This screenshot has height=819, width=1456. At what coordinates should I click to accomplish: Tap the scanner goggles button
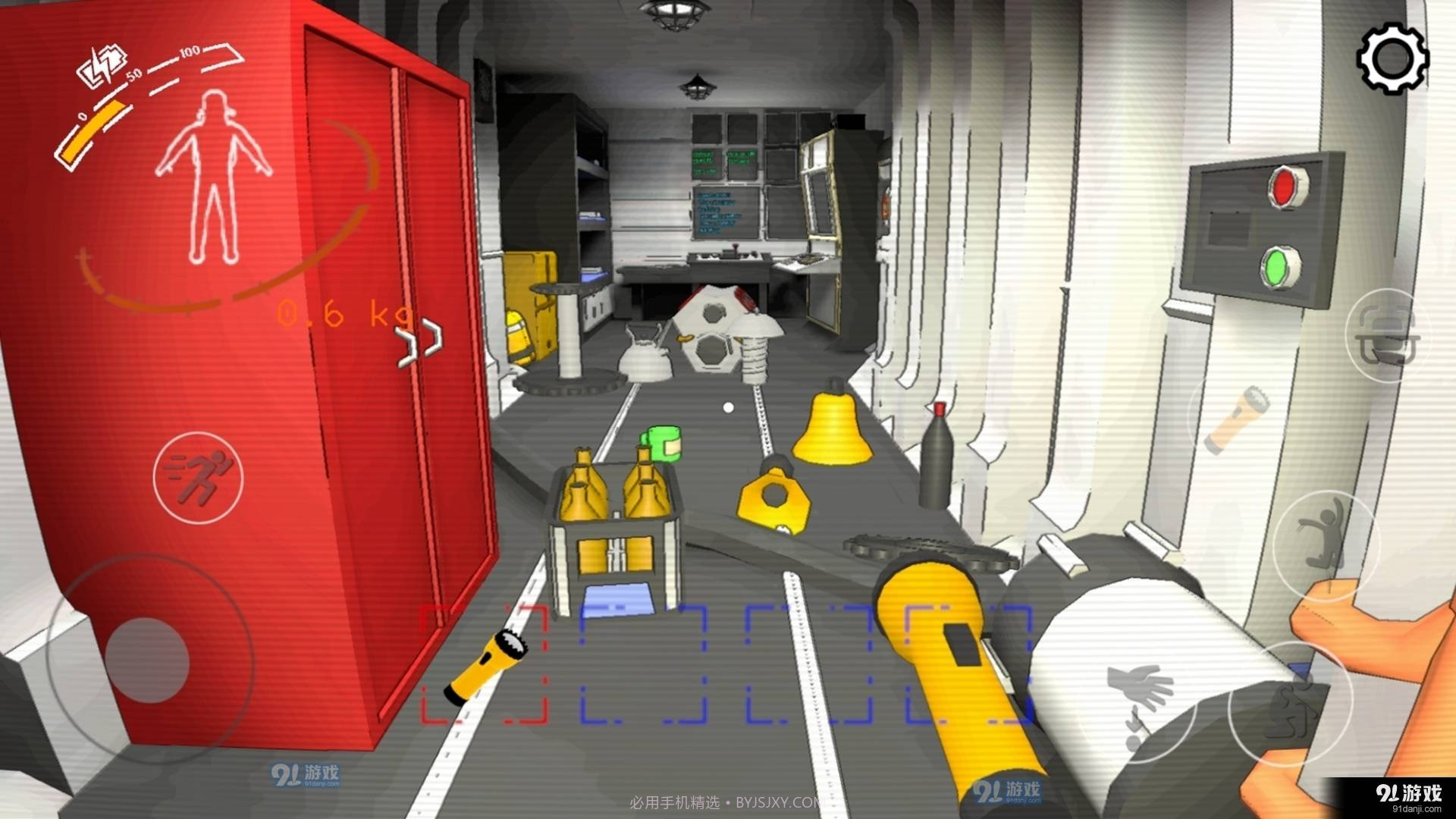1388,336
